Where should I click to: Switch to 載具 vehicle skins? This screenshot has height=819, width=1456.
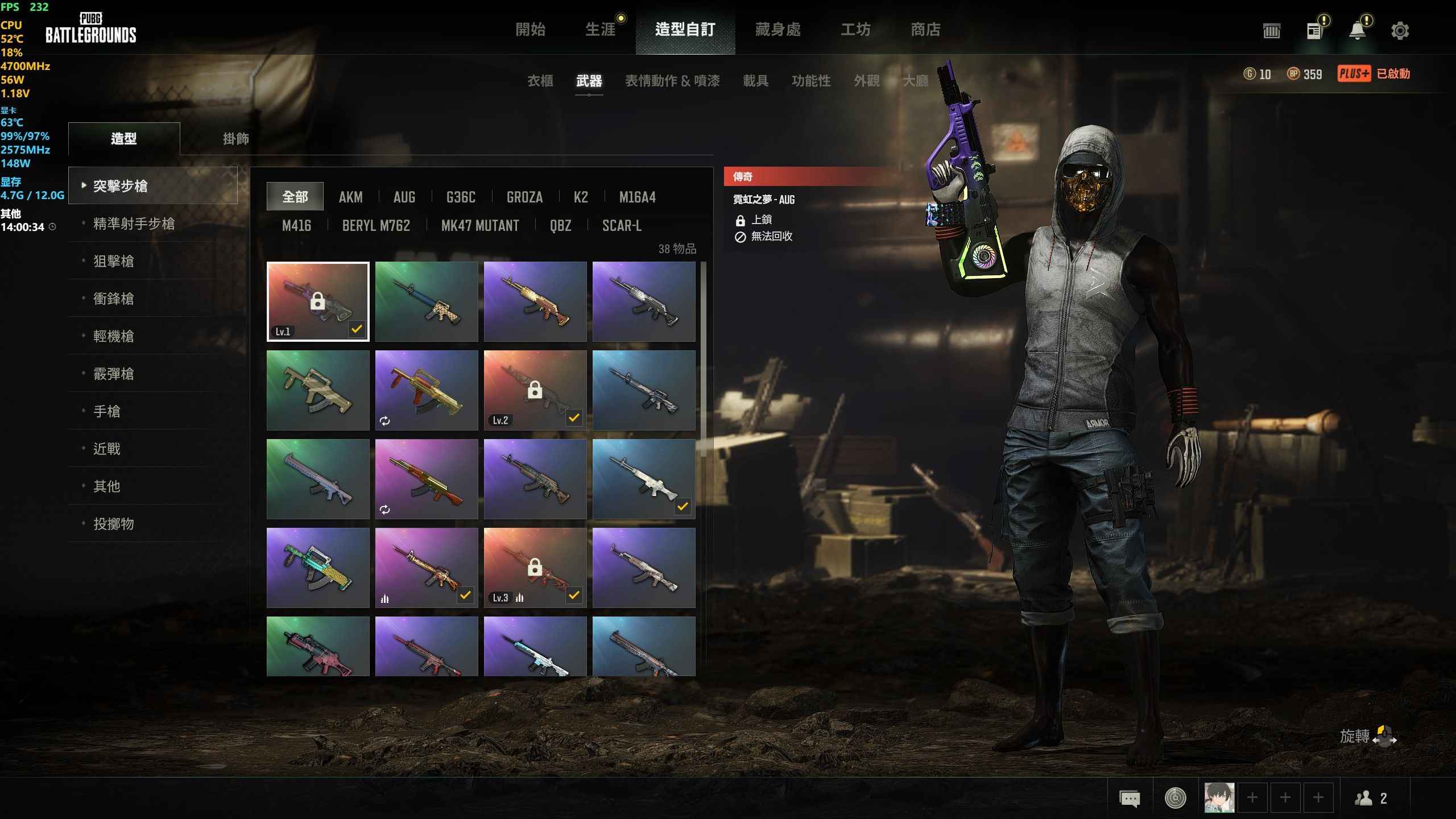(755, 81)
